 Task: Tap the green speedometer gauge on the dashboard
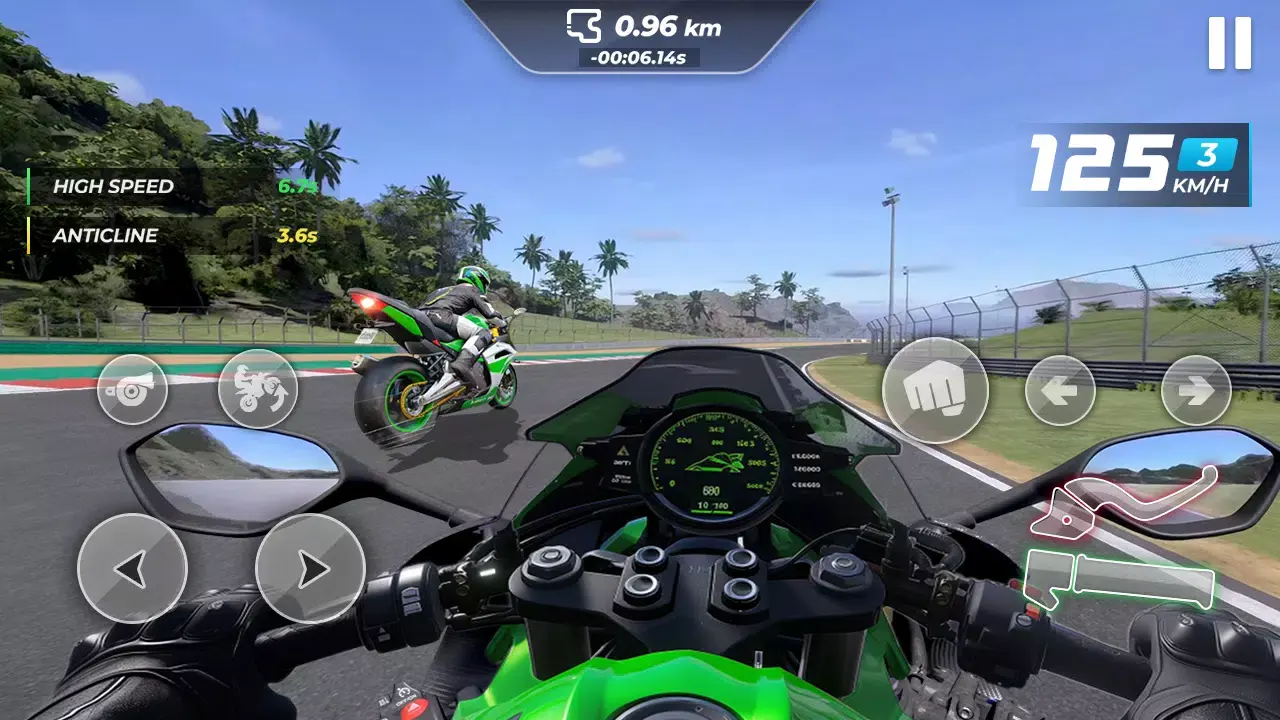714,465
